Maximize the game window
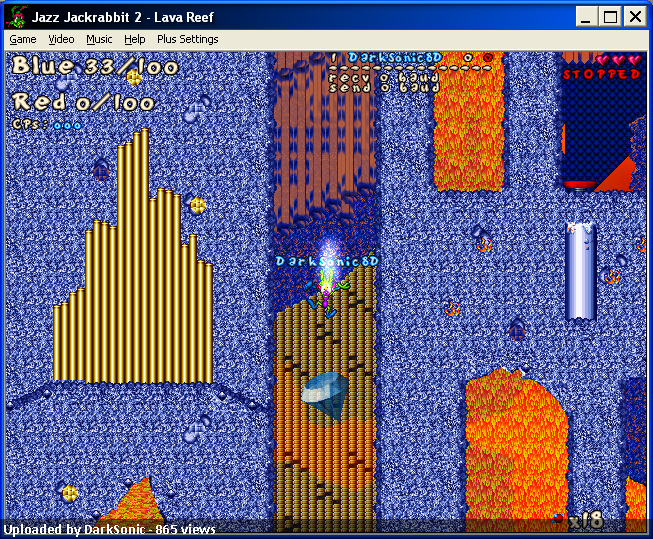The width and height of the screenshot is (653, 539). (611, 16)
